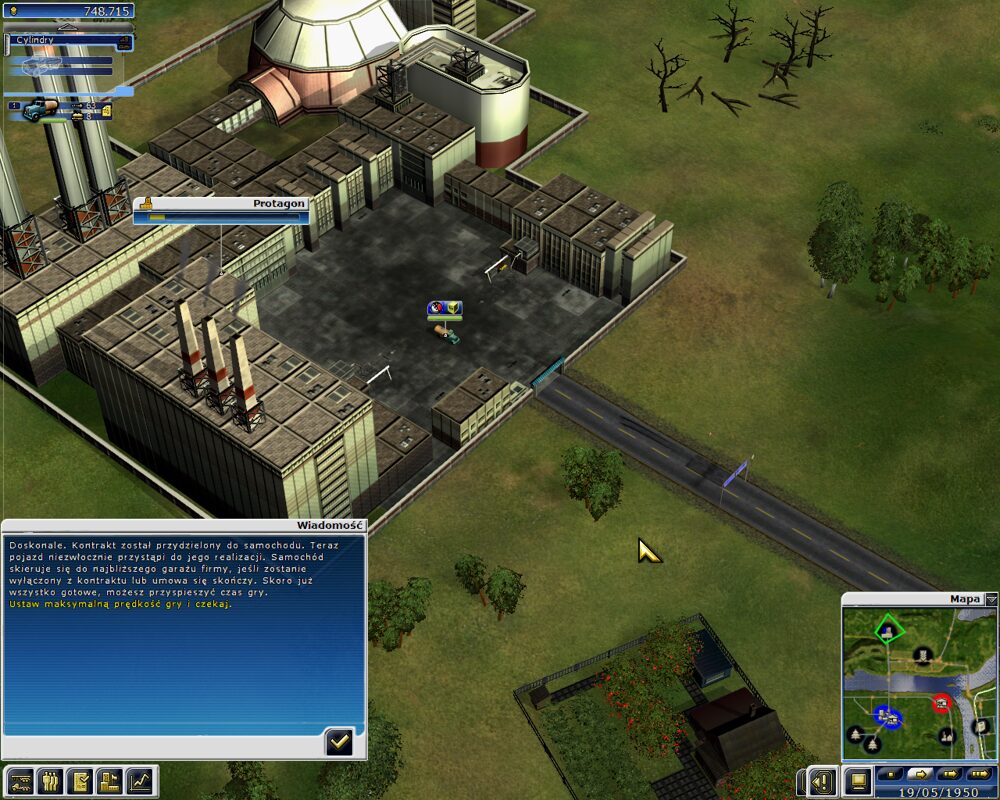Click the Protagon building label
1000x800 pixels.
pos(222,203)
